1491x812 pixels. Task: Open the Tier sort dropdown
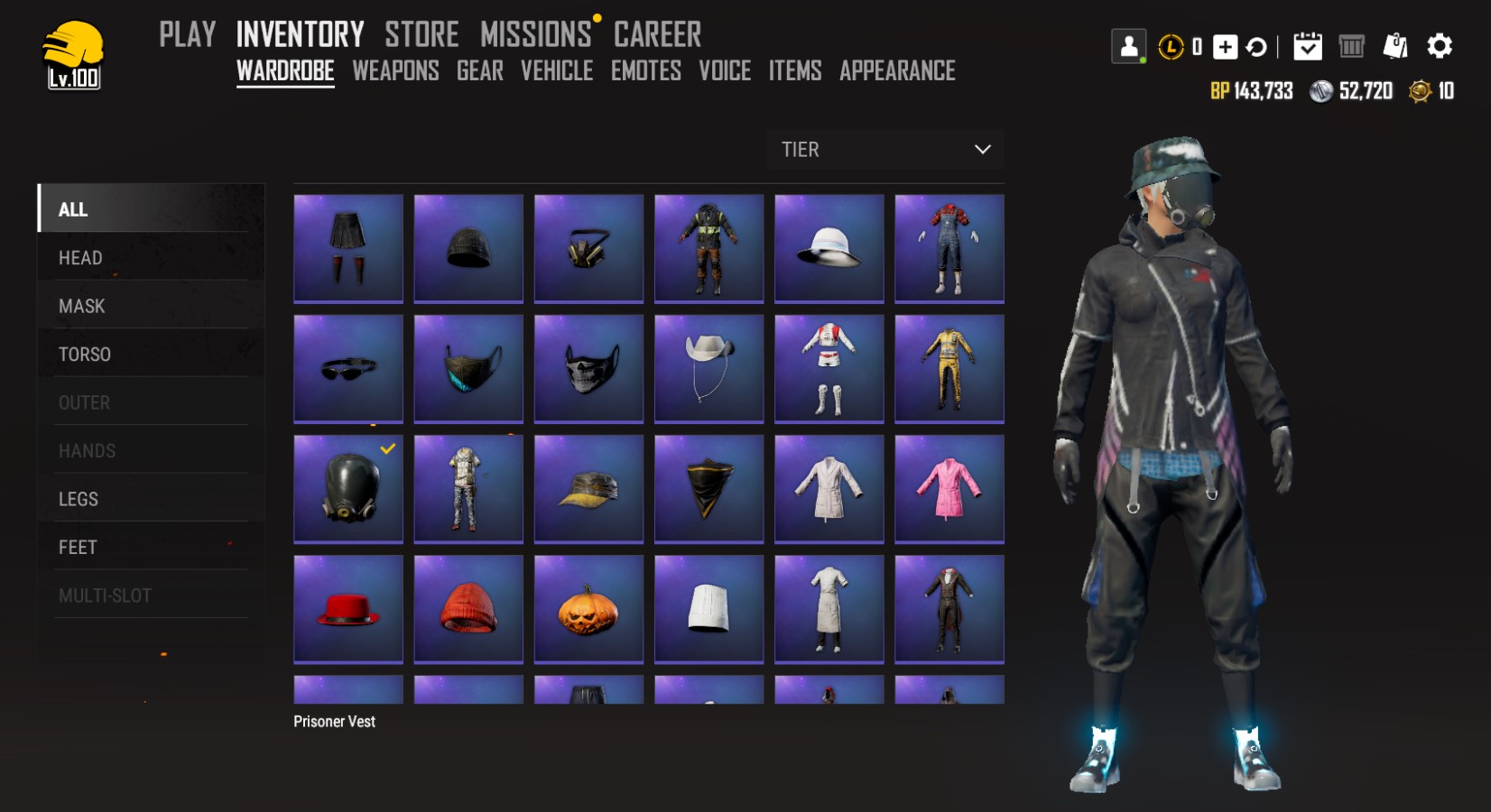[x=884, y=150]
